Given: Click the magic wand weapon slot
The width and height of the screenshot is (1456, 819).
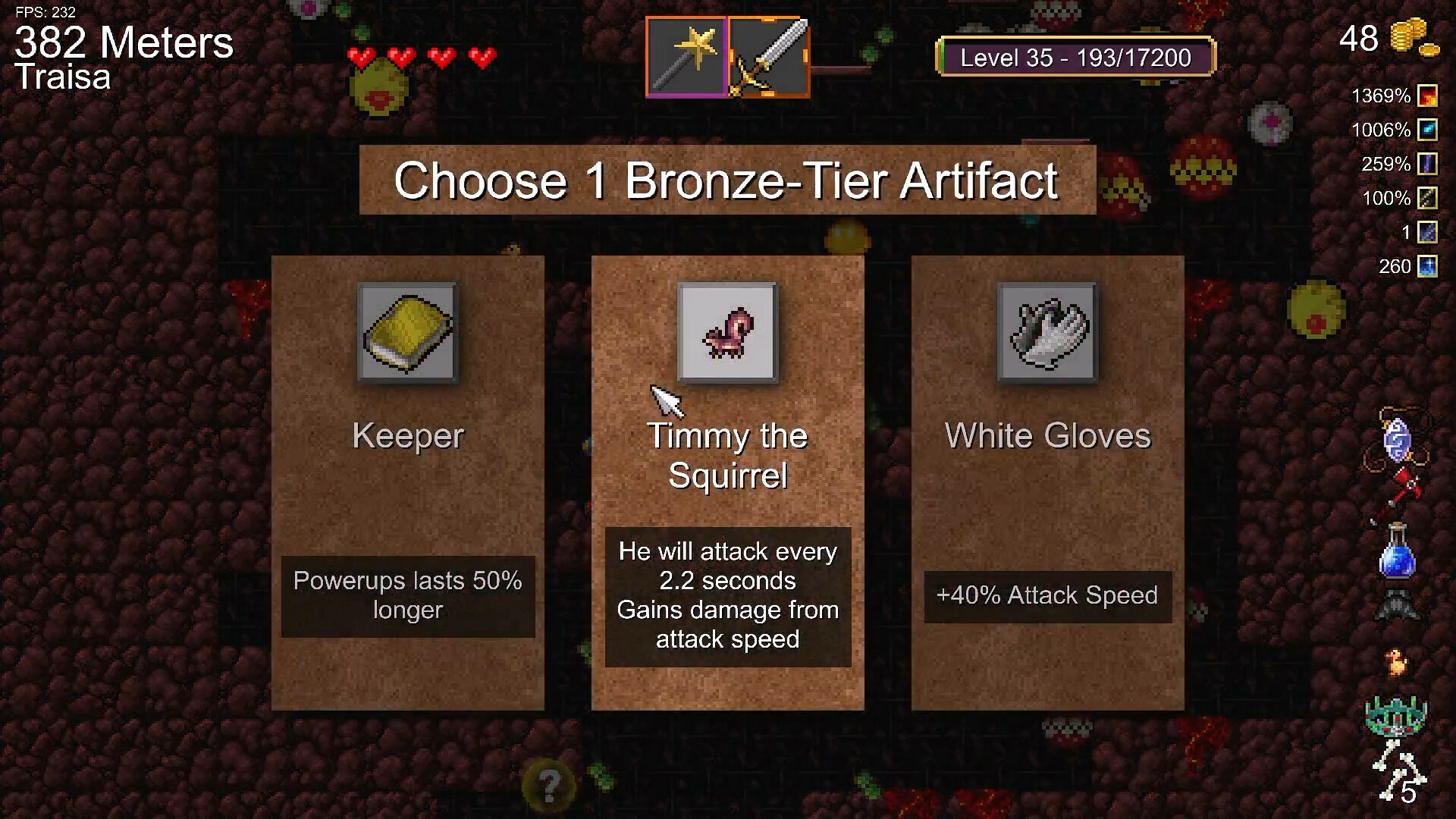Looking at the screenshot, I should 686,57.
